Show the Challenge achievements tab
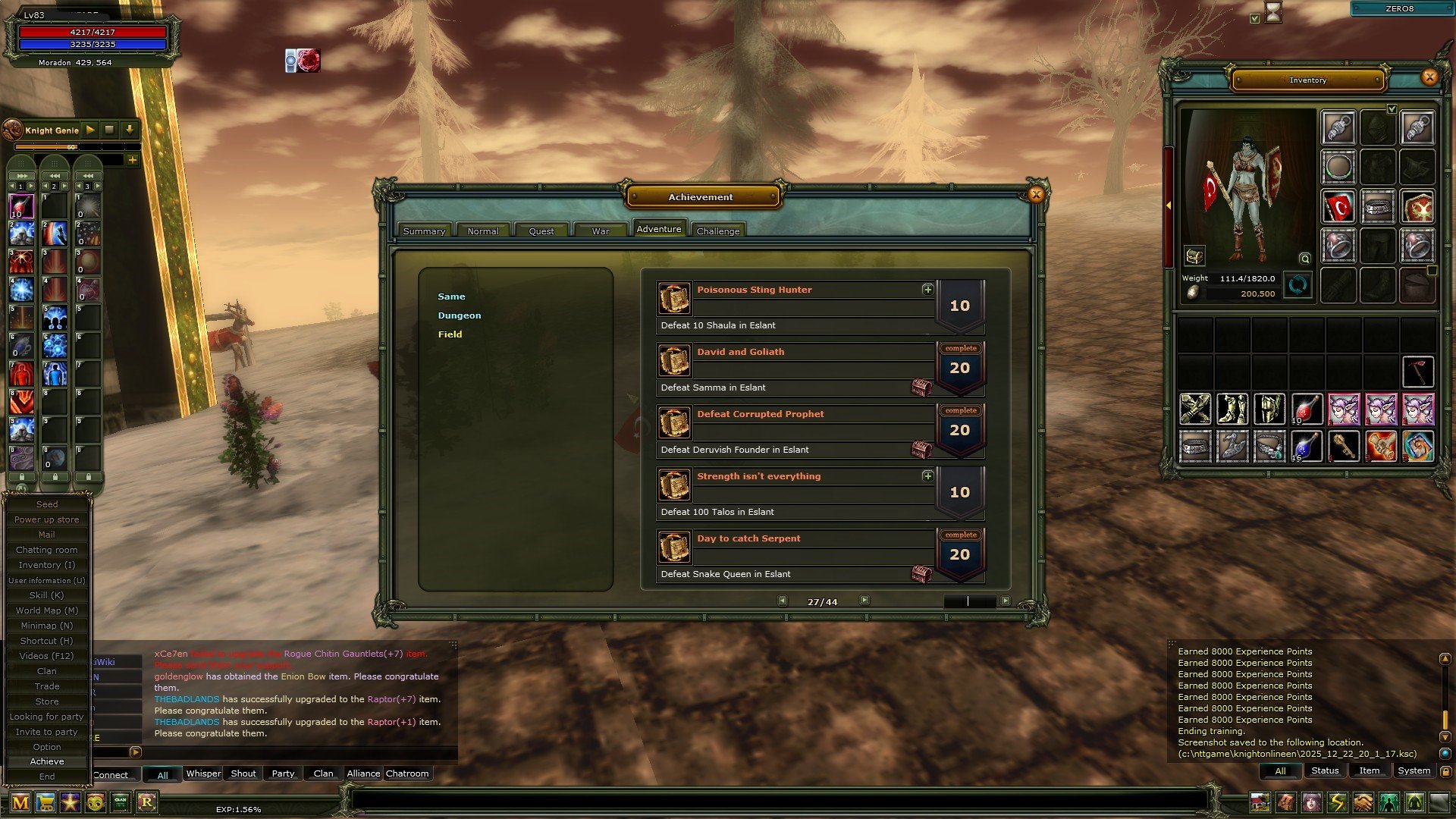 [x=717, y=231]
